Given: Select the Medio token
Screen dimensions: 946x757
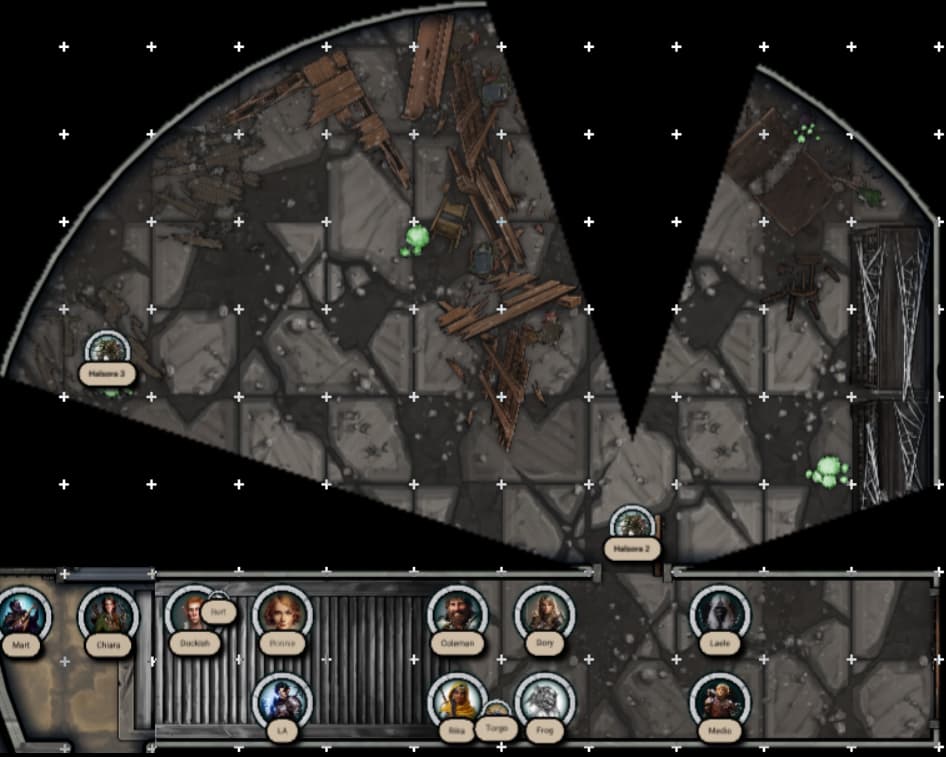Looking at the screenshot, I should pyautogui.click(x=719, y=700).
